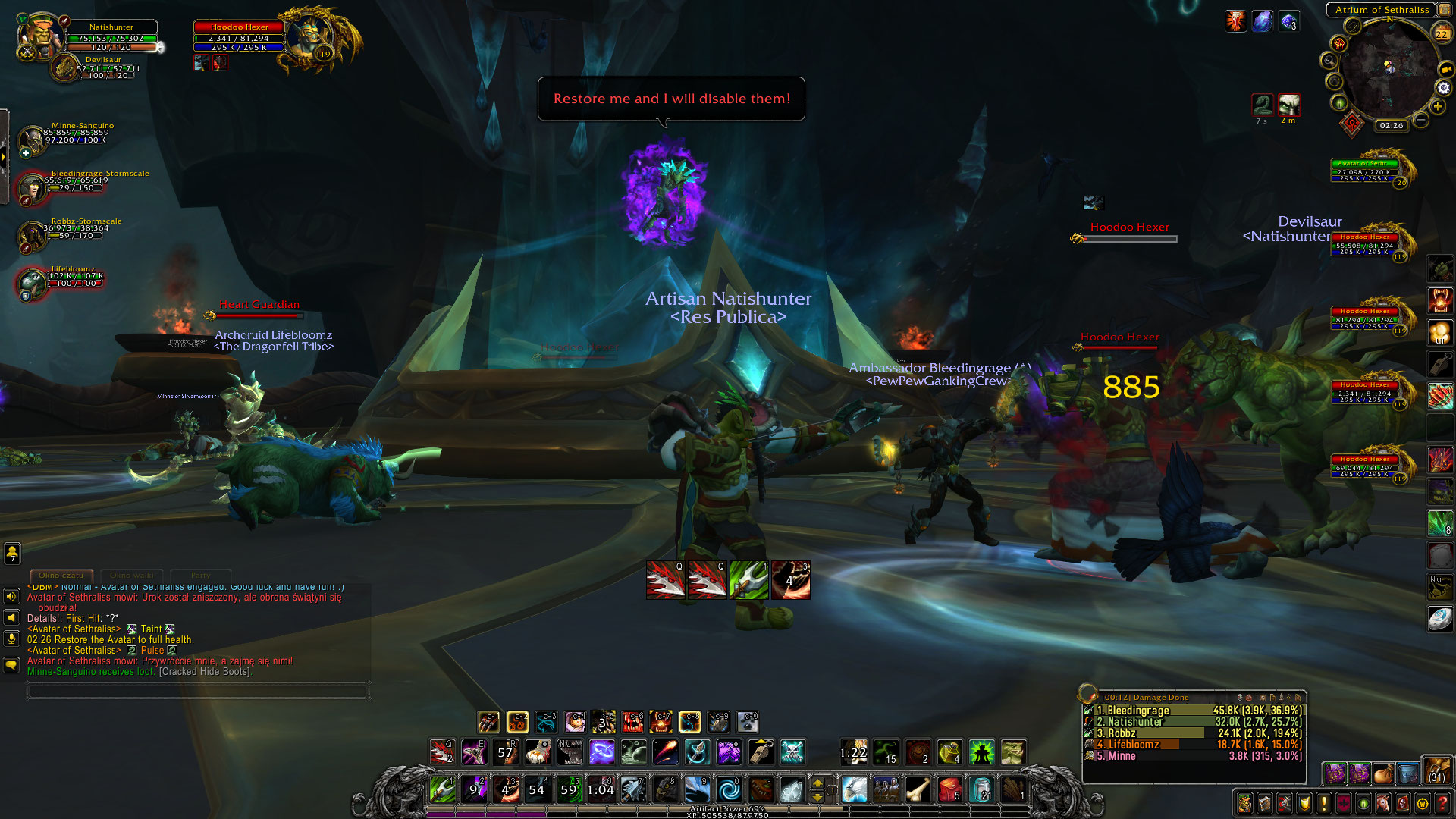1456x819 pixels.
Task: Click the skull report icon on Damage Done meter
Action: (x=1241, y=698)
